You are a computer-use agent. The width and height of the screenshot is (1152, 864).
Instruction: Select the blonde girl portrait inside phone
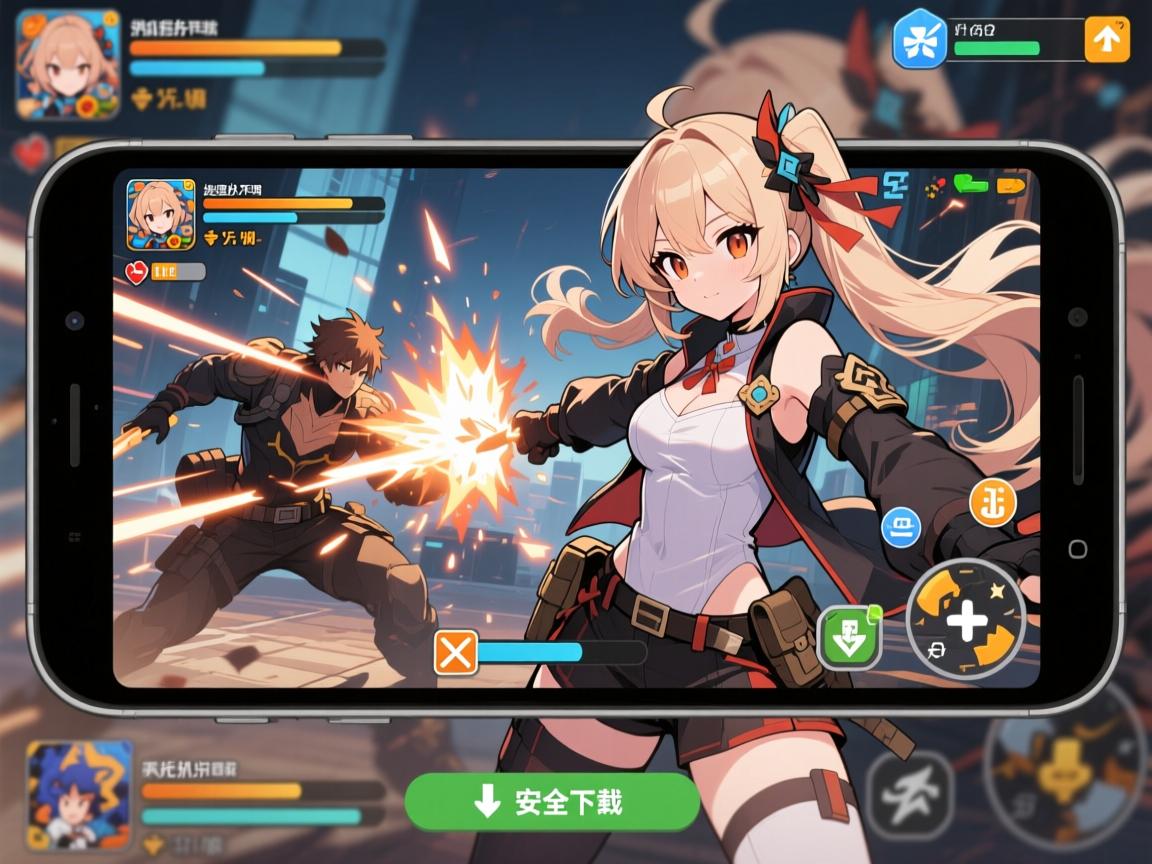(x=161, y=214)
